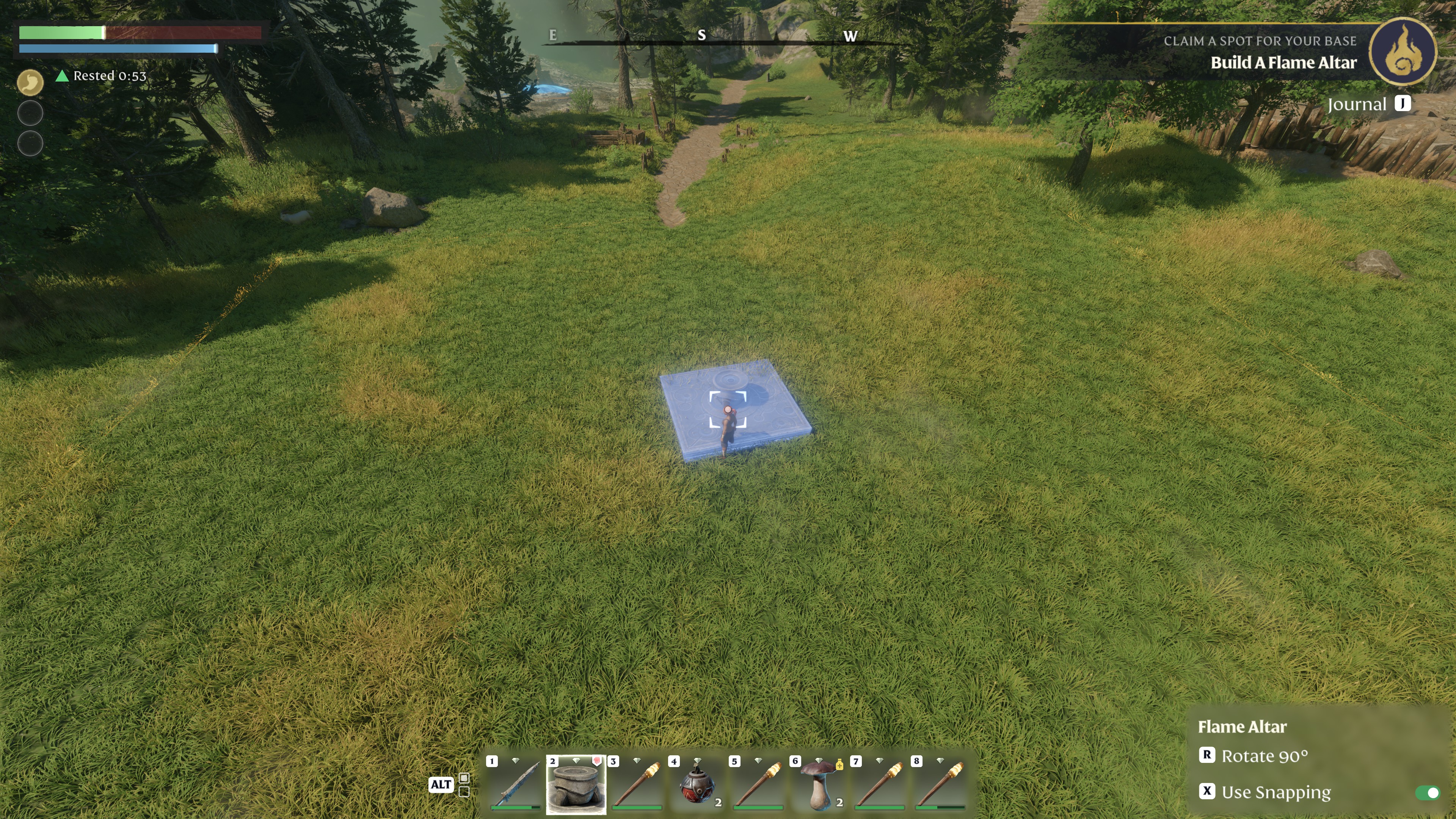Select the rusty sword hotbar slot
This screenshot has width=1456, height=819.
[515, 784]
